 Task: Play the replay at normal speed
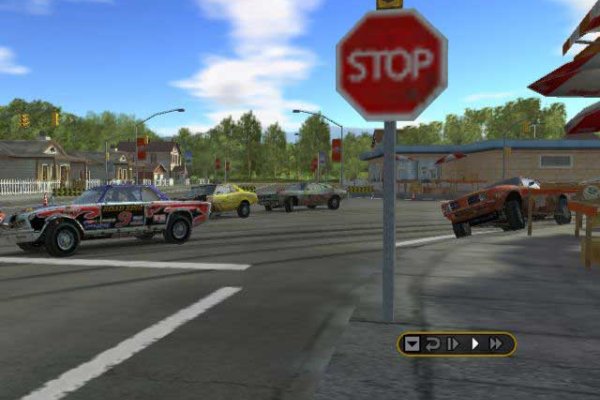click(475, 344)
